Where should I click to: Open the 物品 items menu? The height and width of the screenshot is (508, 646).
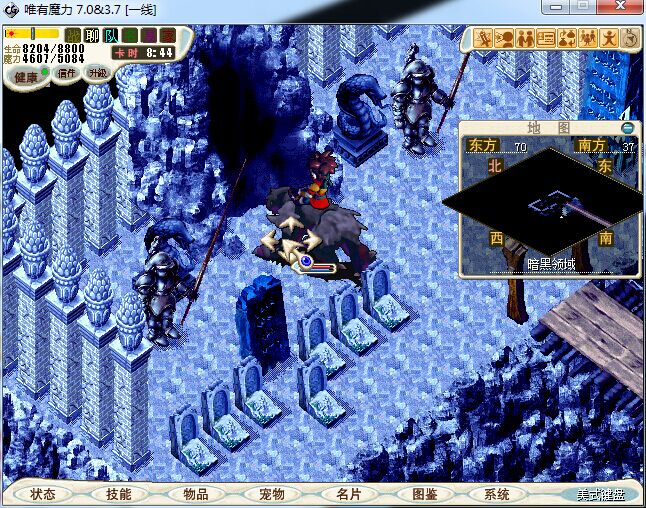tap(195, 494)
